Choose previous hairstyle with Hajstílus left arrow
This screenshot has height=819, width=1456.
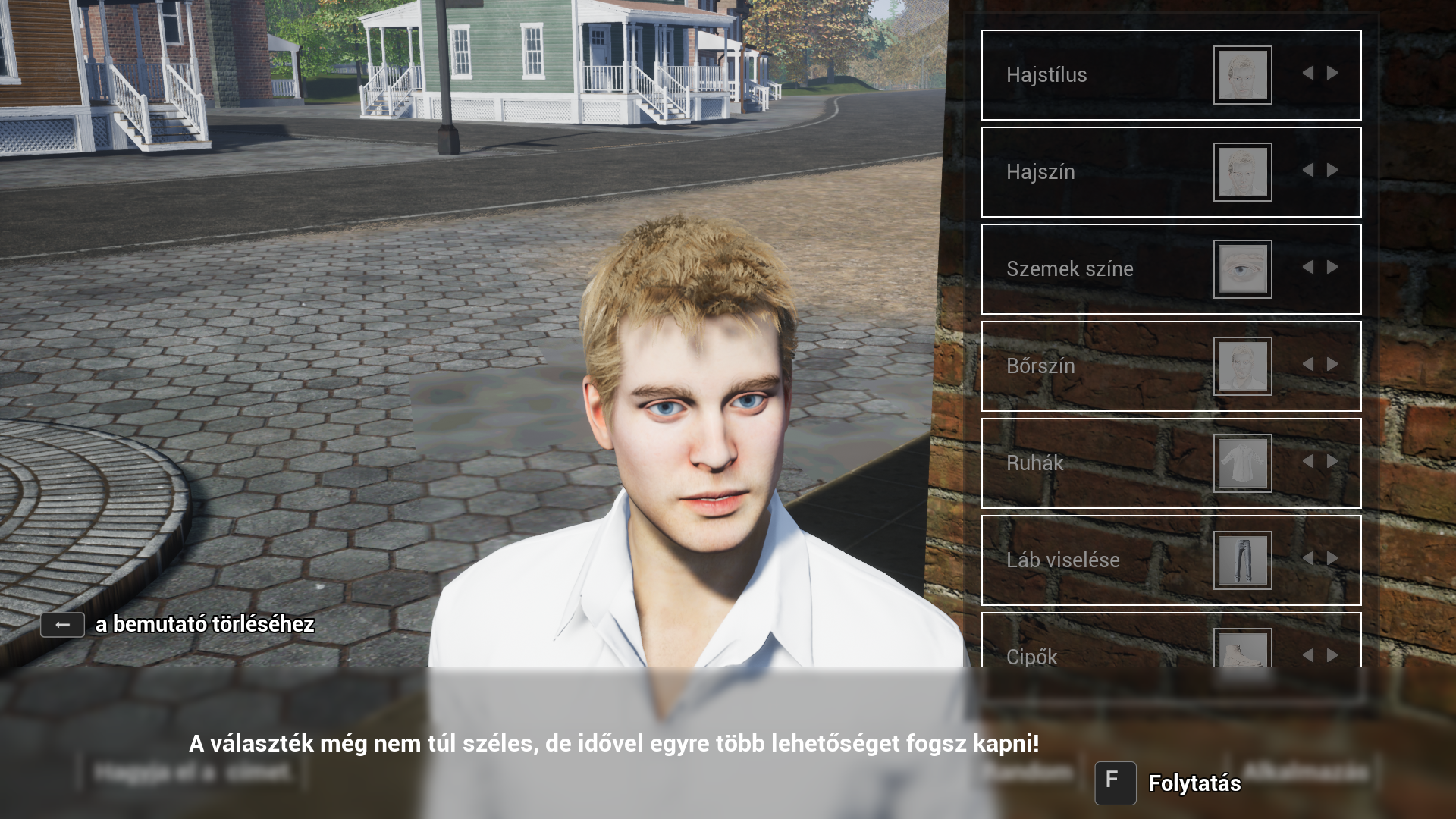1308,74
